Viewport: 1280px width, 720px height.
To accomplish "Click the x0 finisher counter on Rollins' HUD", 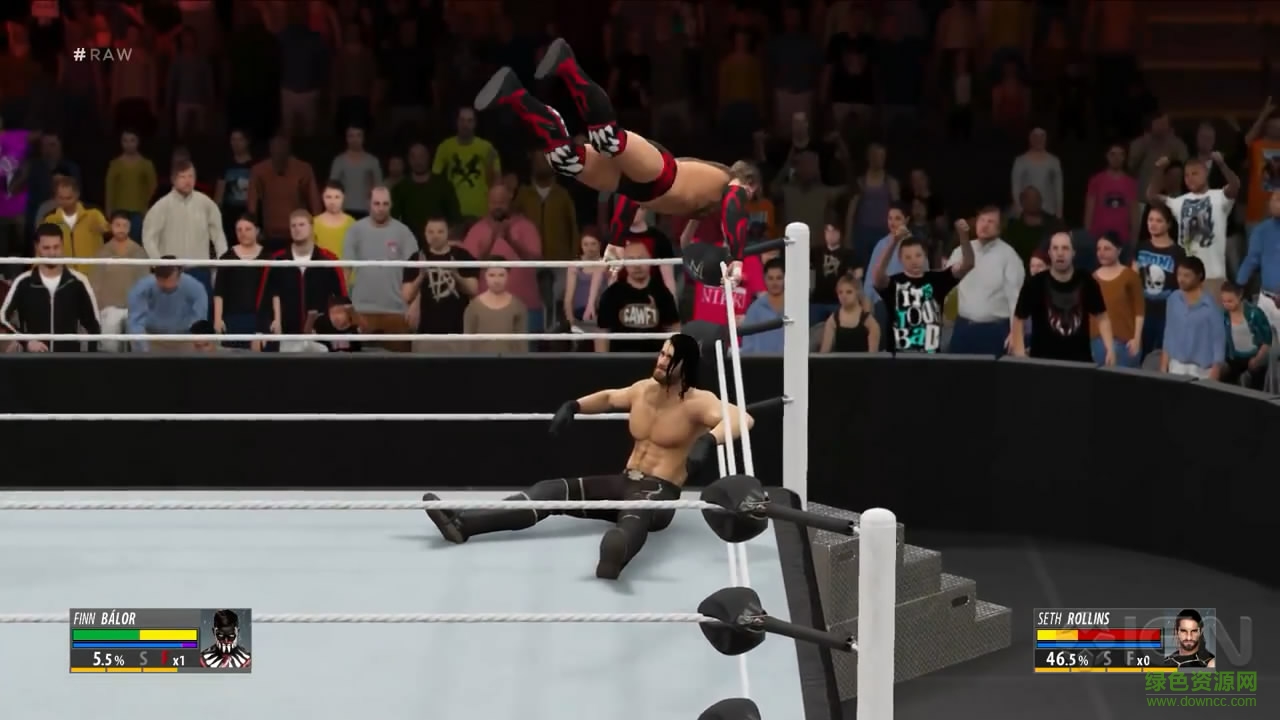I will coord(1143,661).
